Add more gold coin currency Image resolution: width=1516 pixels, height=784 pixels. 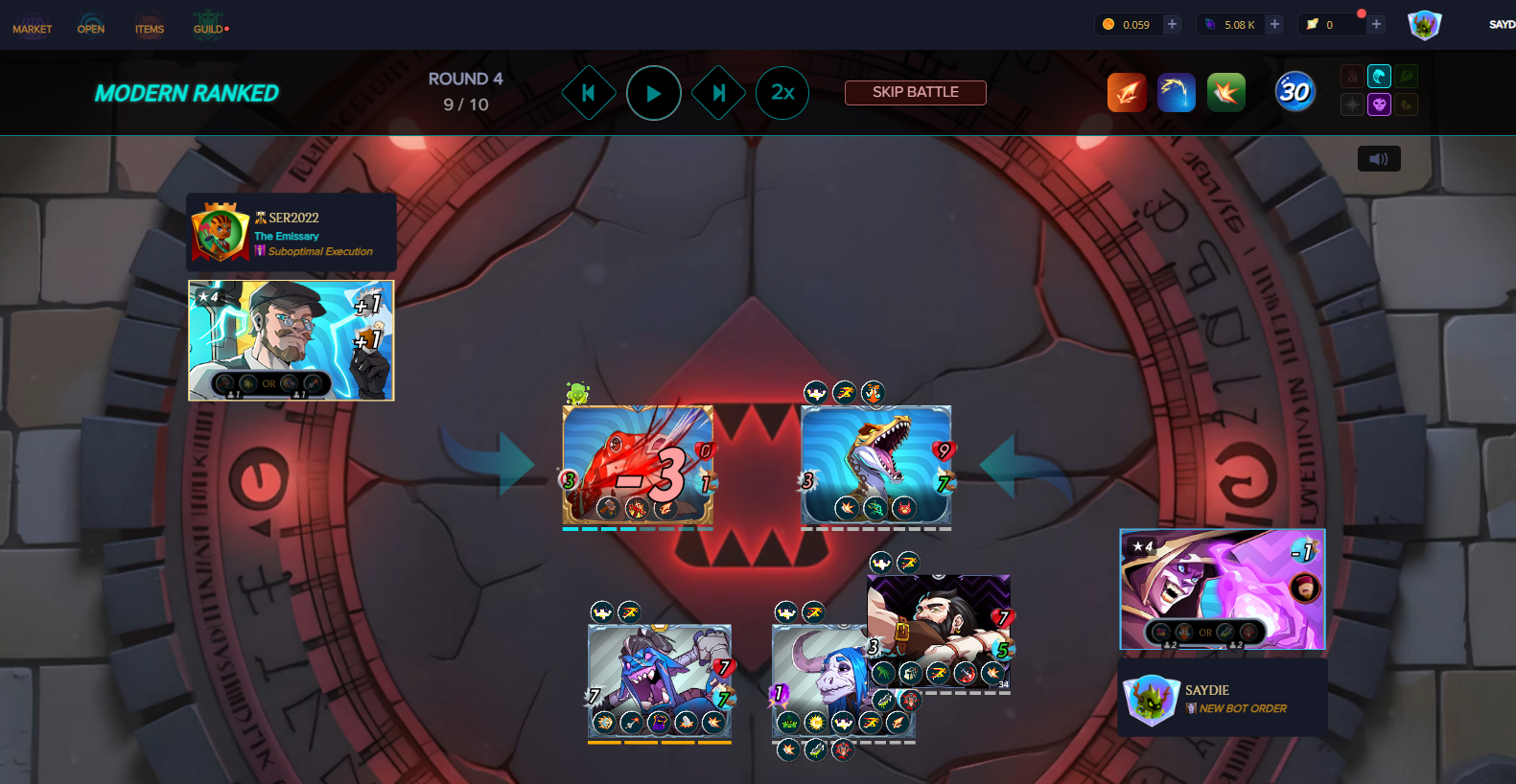[x=1172, y=25]
